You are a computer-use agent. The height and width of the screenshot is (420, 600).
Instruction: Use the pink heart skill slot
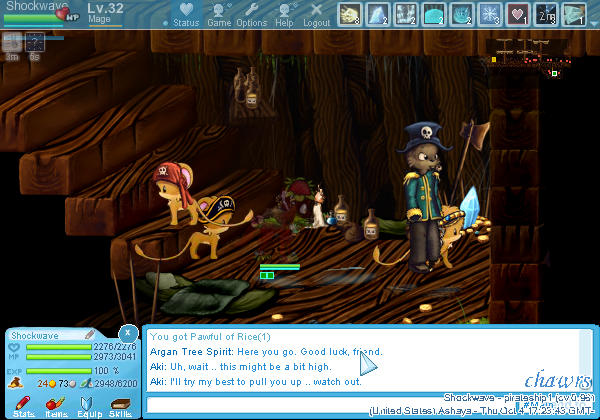point(518,14)
